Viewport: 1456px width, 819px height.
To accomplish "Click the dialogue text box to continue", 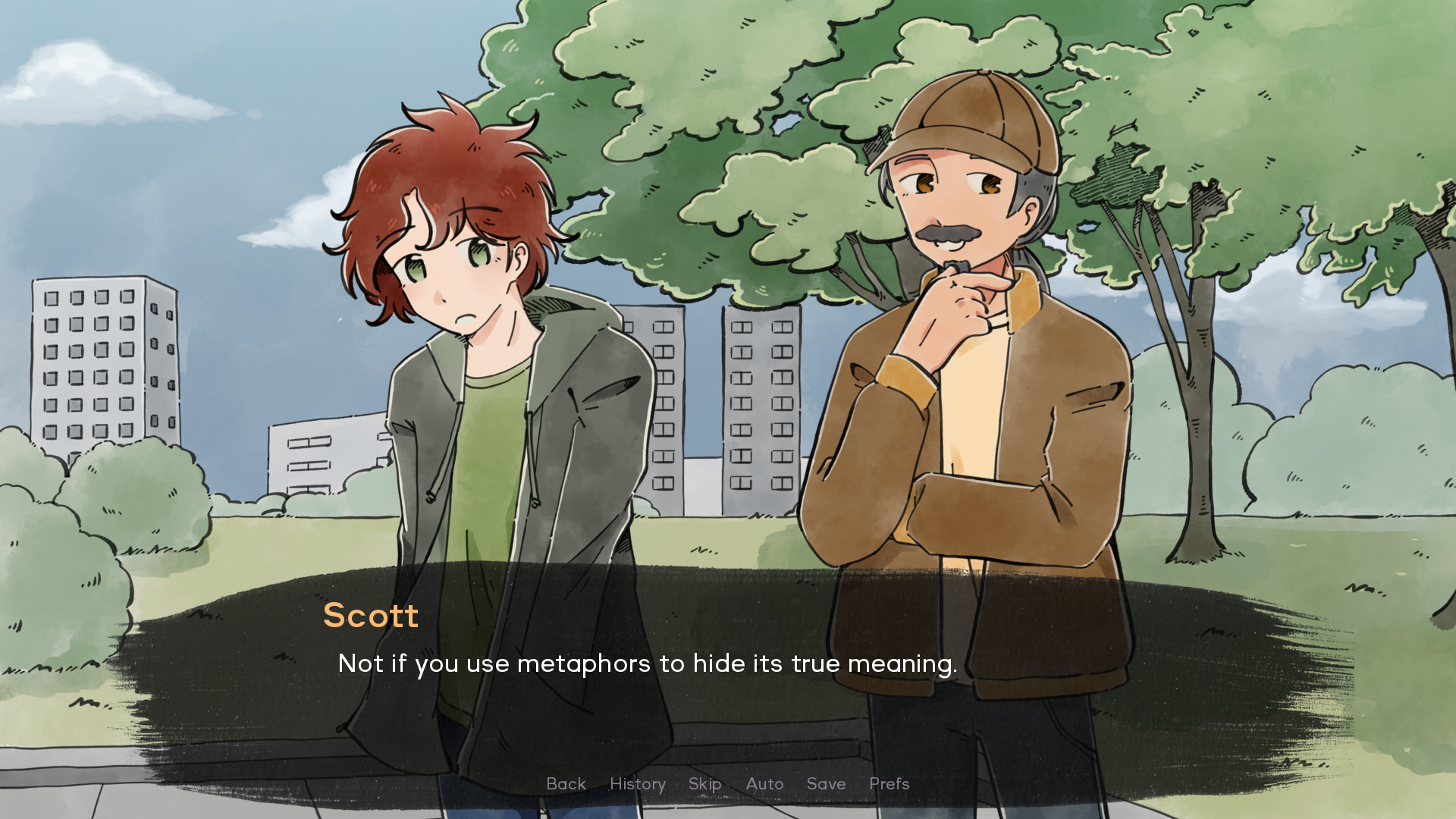I will (728, 682).
